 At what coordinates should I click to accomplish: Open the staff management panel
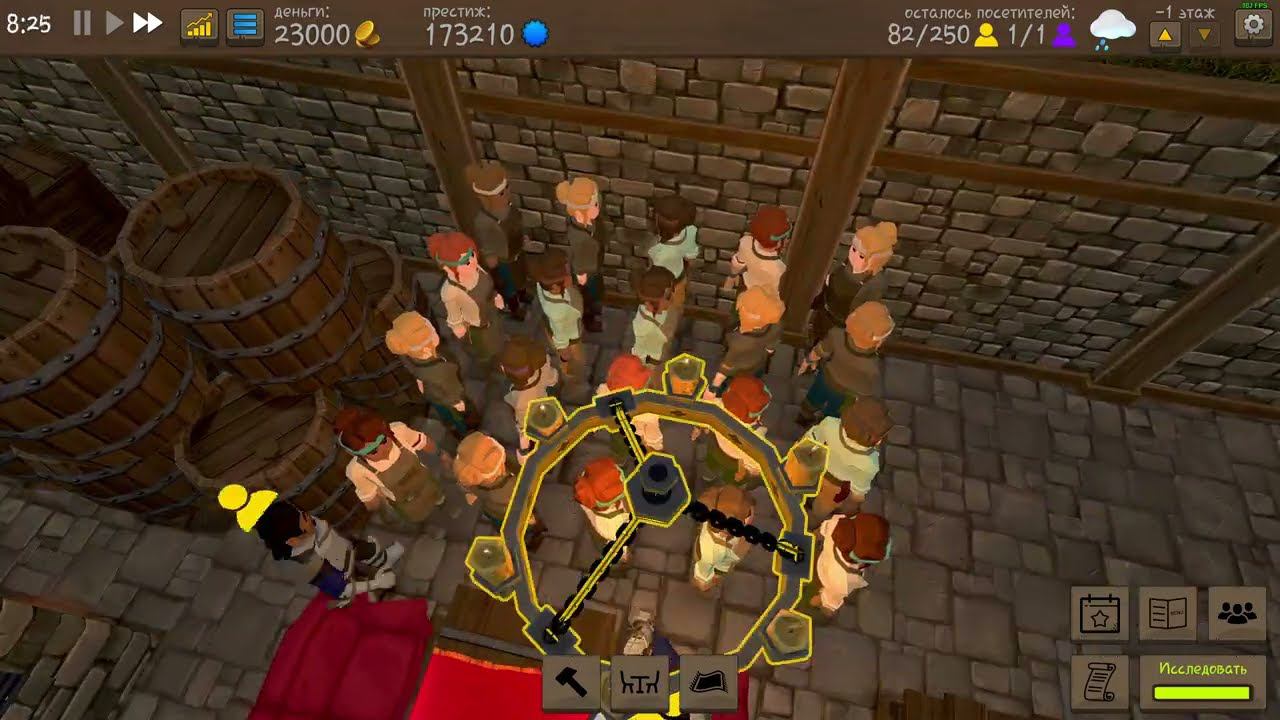pos(1234,616)
